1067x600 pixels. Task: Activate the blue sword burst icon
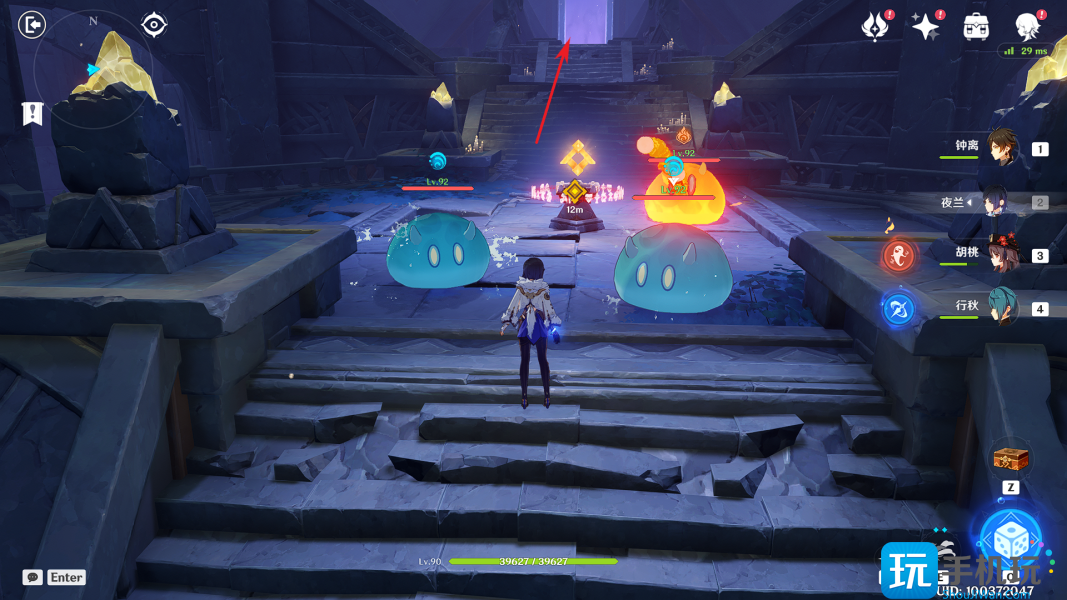tap(897, 308)
